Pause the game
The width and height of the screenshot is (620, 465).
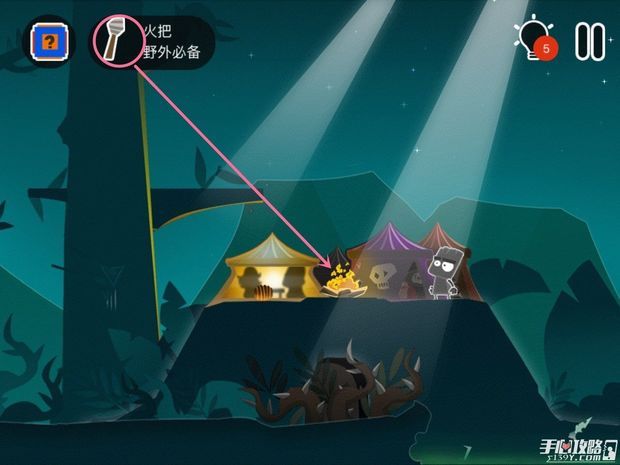[589, 40]
